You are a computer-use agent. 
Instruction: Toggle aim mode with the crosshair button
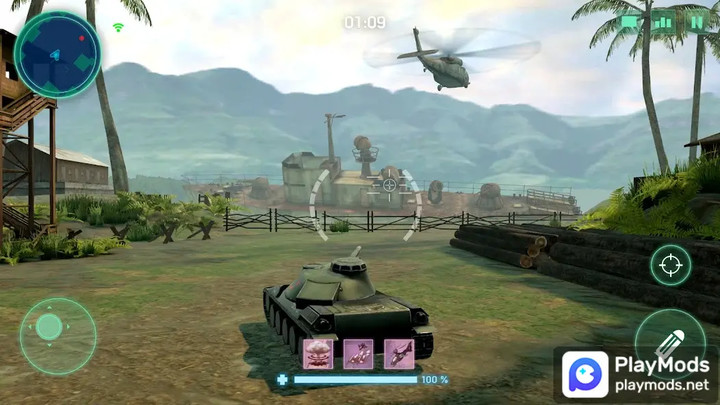click(670, 265)
